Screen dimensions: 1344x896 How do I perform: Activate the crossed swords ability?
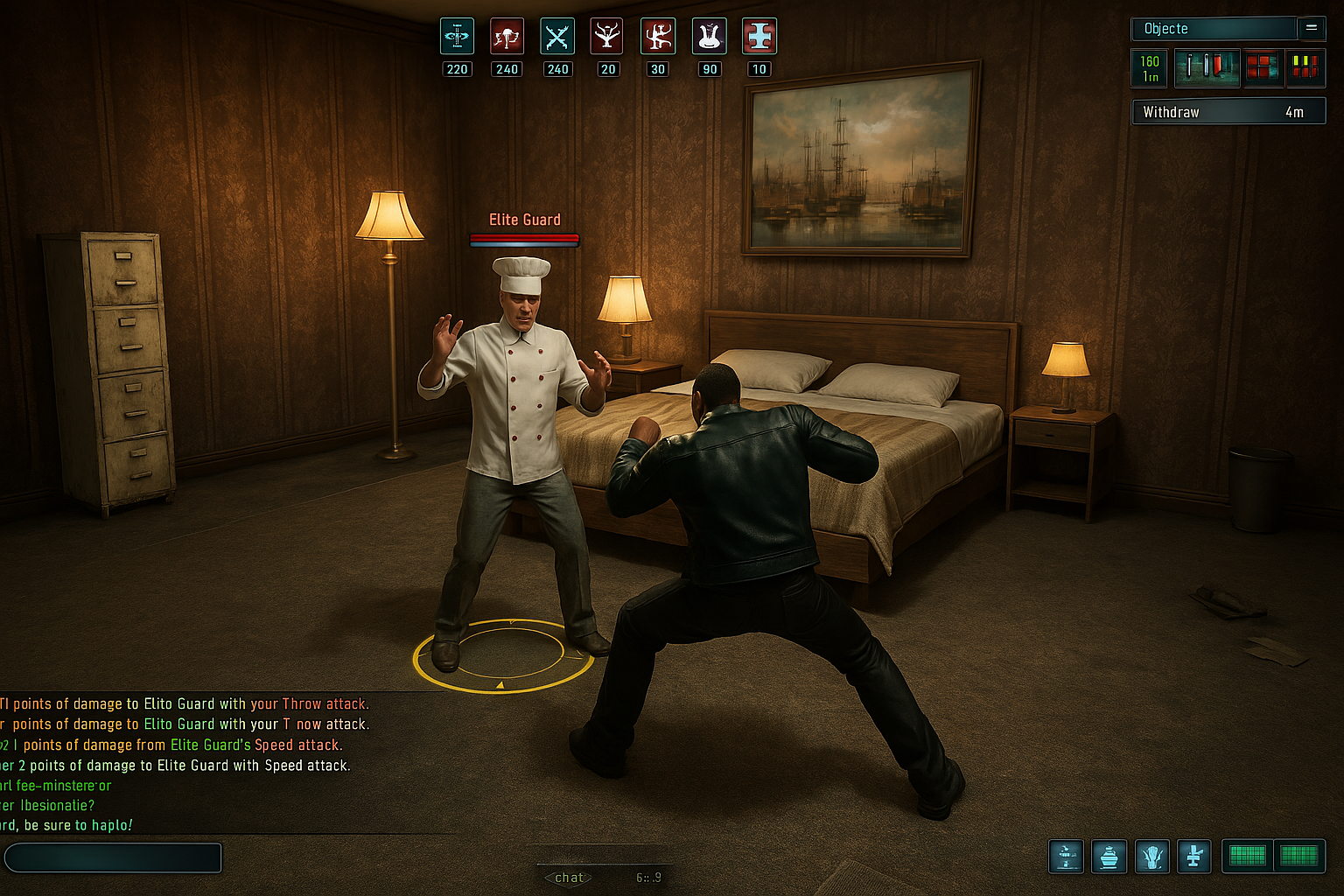pos(557,37)
